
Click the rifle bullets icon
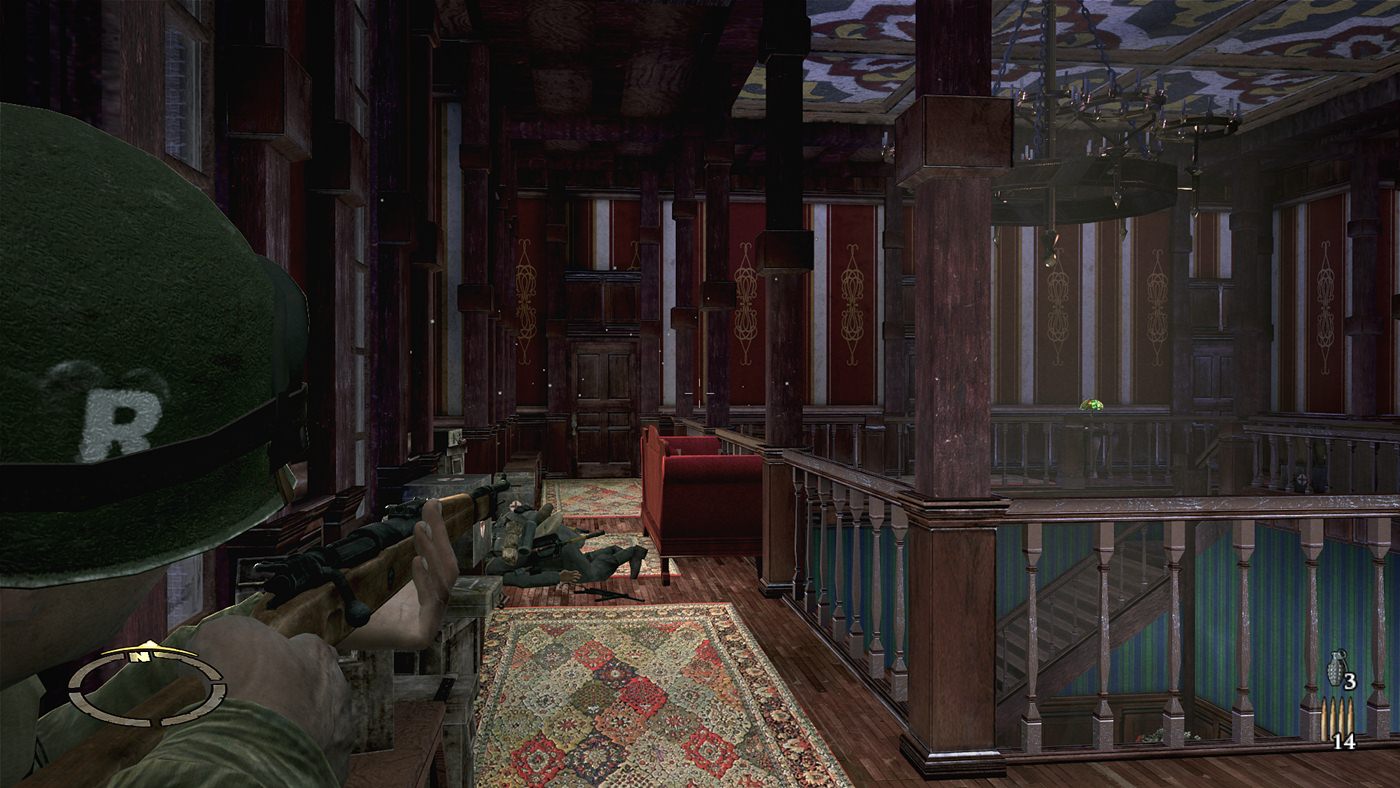1336,719
